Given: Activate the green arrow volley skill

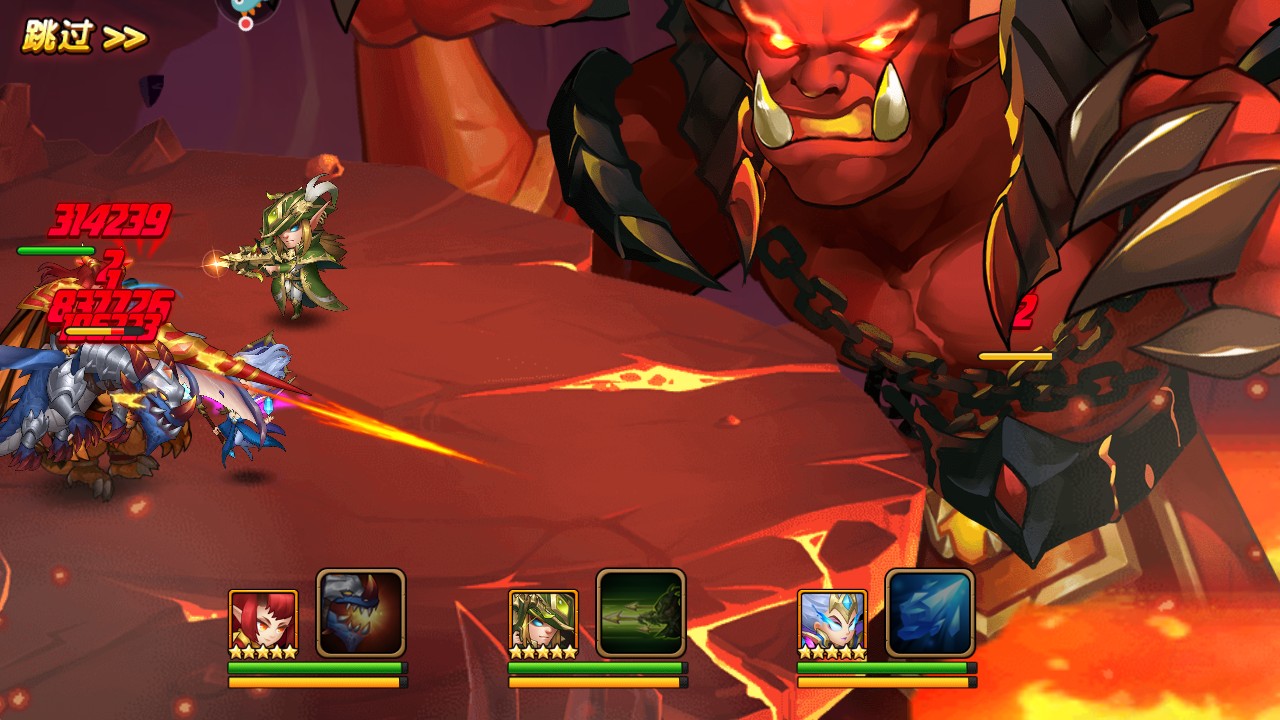Looking at the screenshot, I should coord(641,613).
